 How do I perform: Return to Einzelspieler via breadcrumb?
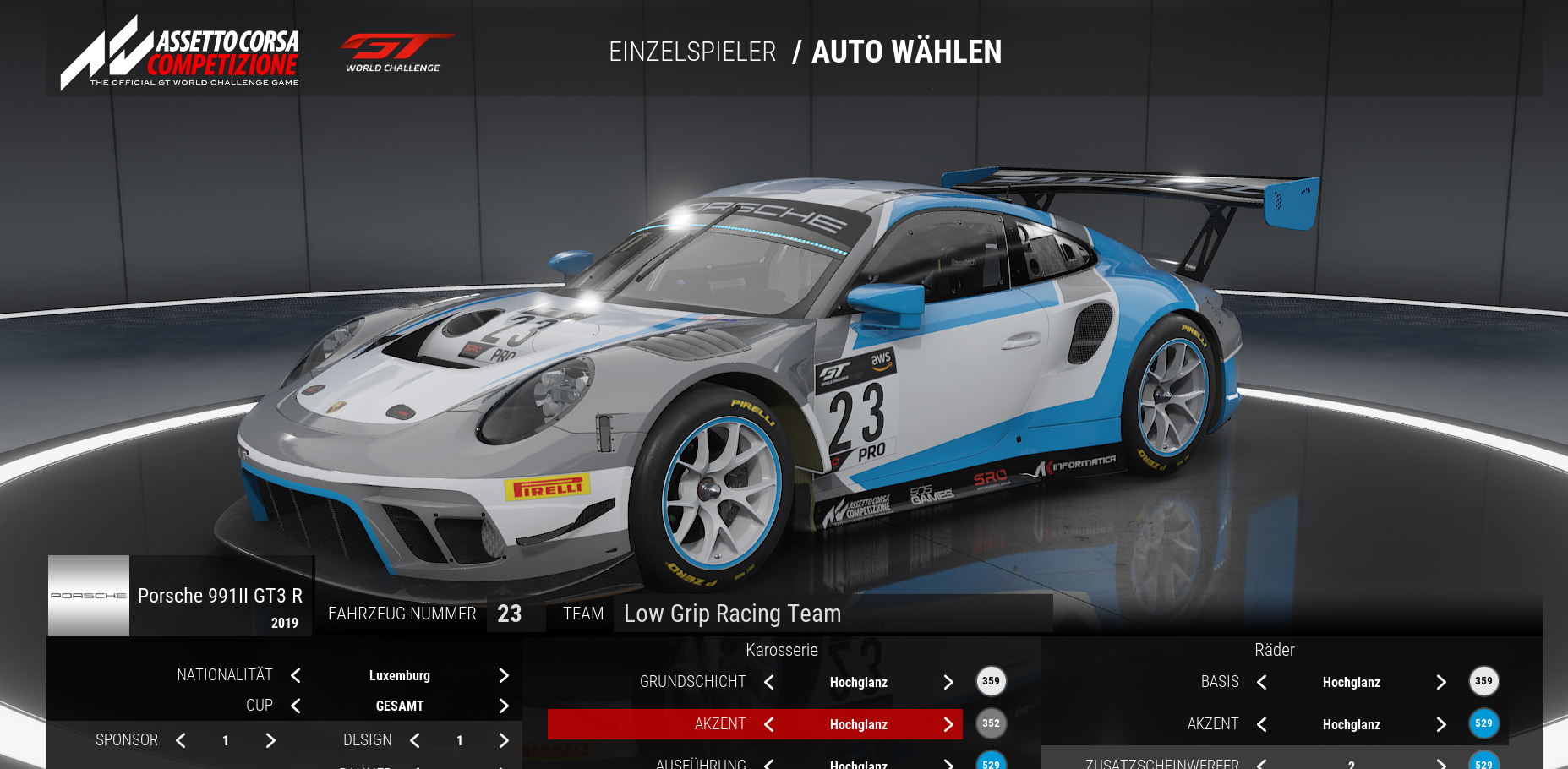692,52
